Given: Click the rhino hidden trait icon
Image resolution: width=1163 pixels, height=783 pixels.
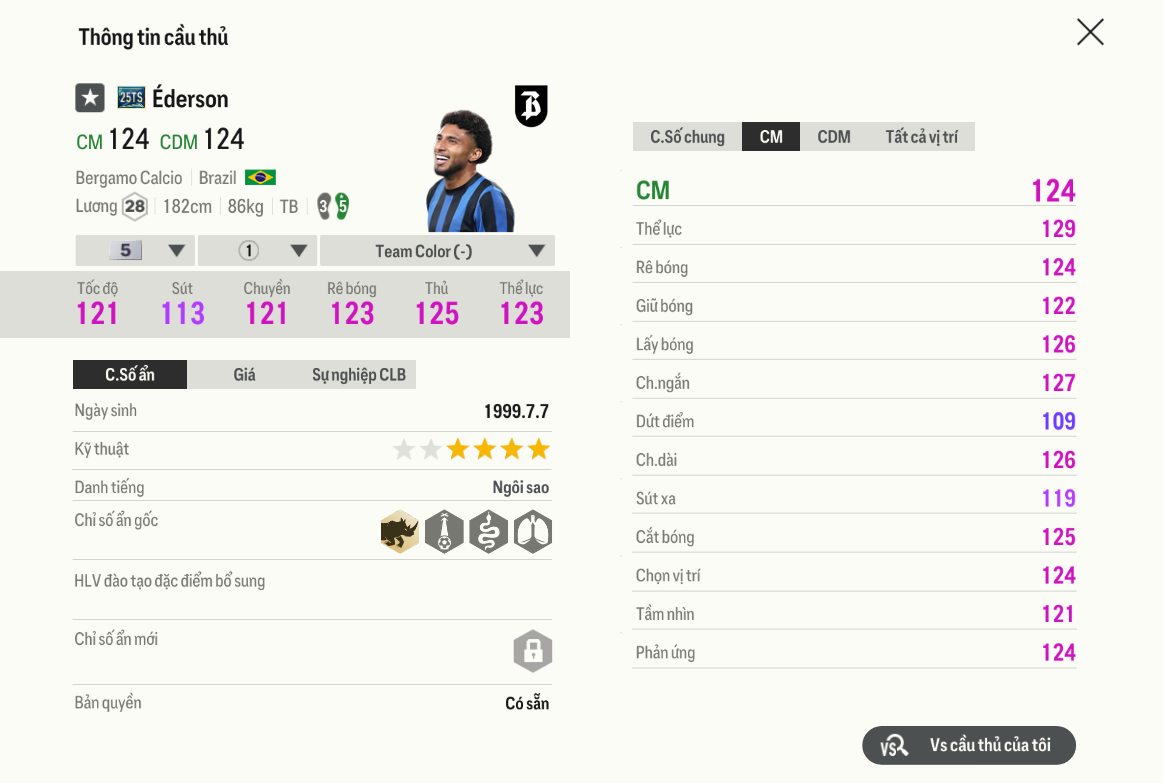Looking at the screenshot, I should pos(400,532).
